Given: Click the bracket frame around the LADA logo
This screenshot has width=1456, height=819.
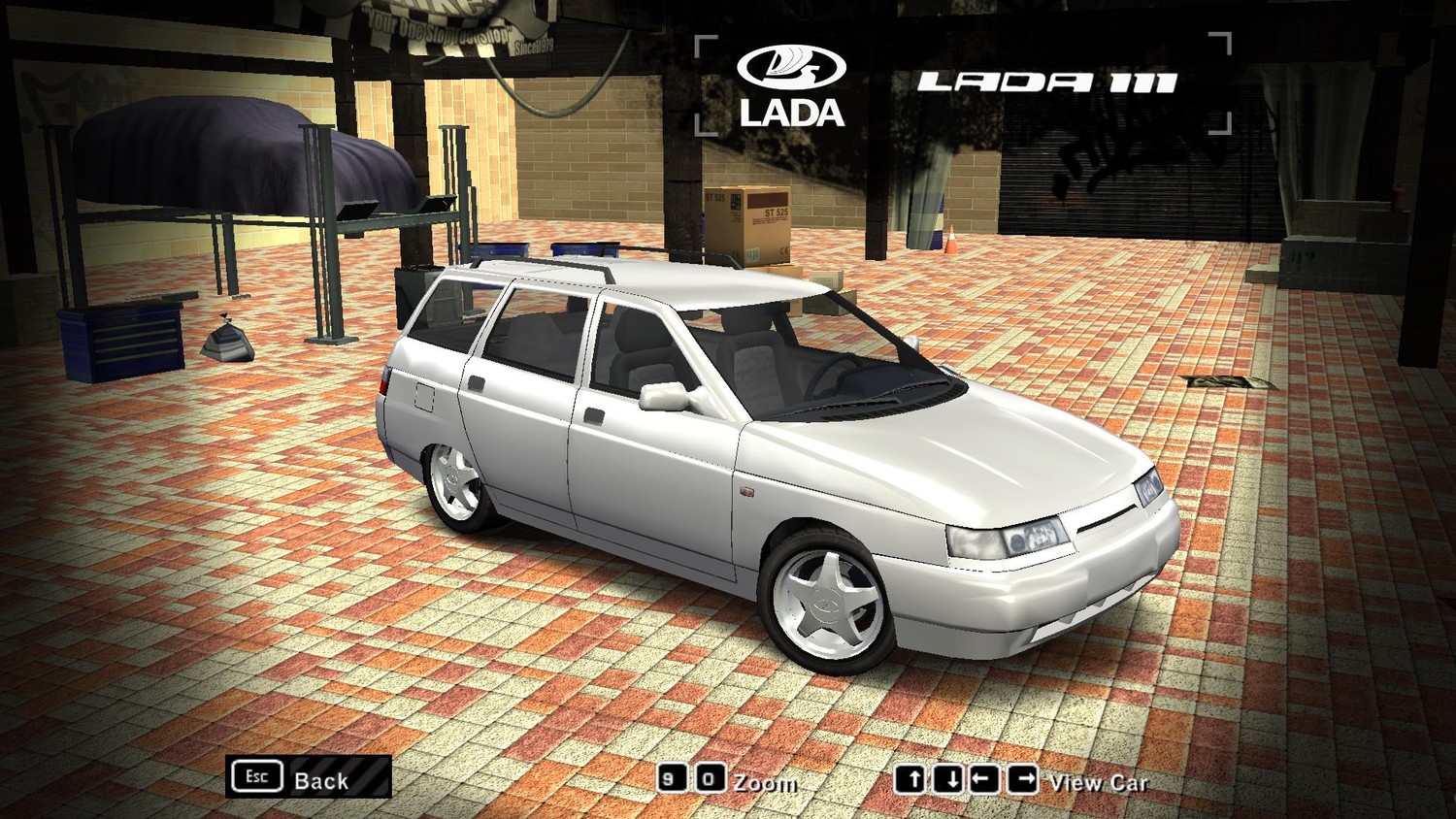Looking at the screenshot, I should pos(704,44).
